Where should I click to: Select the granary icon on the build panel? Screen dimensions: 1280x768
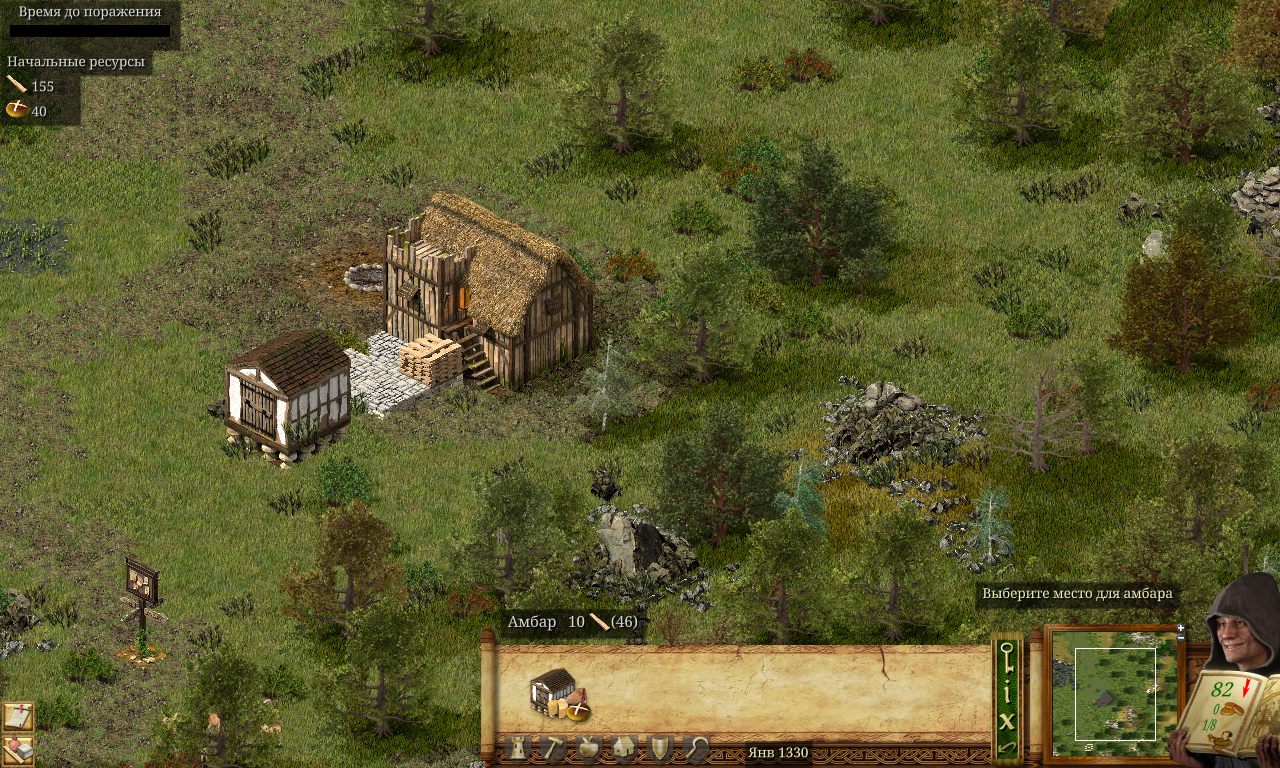[x=559, y=698]
